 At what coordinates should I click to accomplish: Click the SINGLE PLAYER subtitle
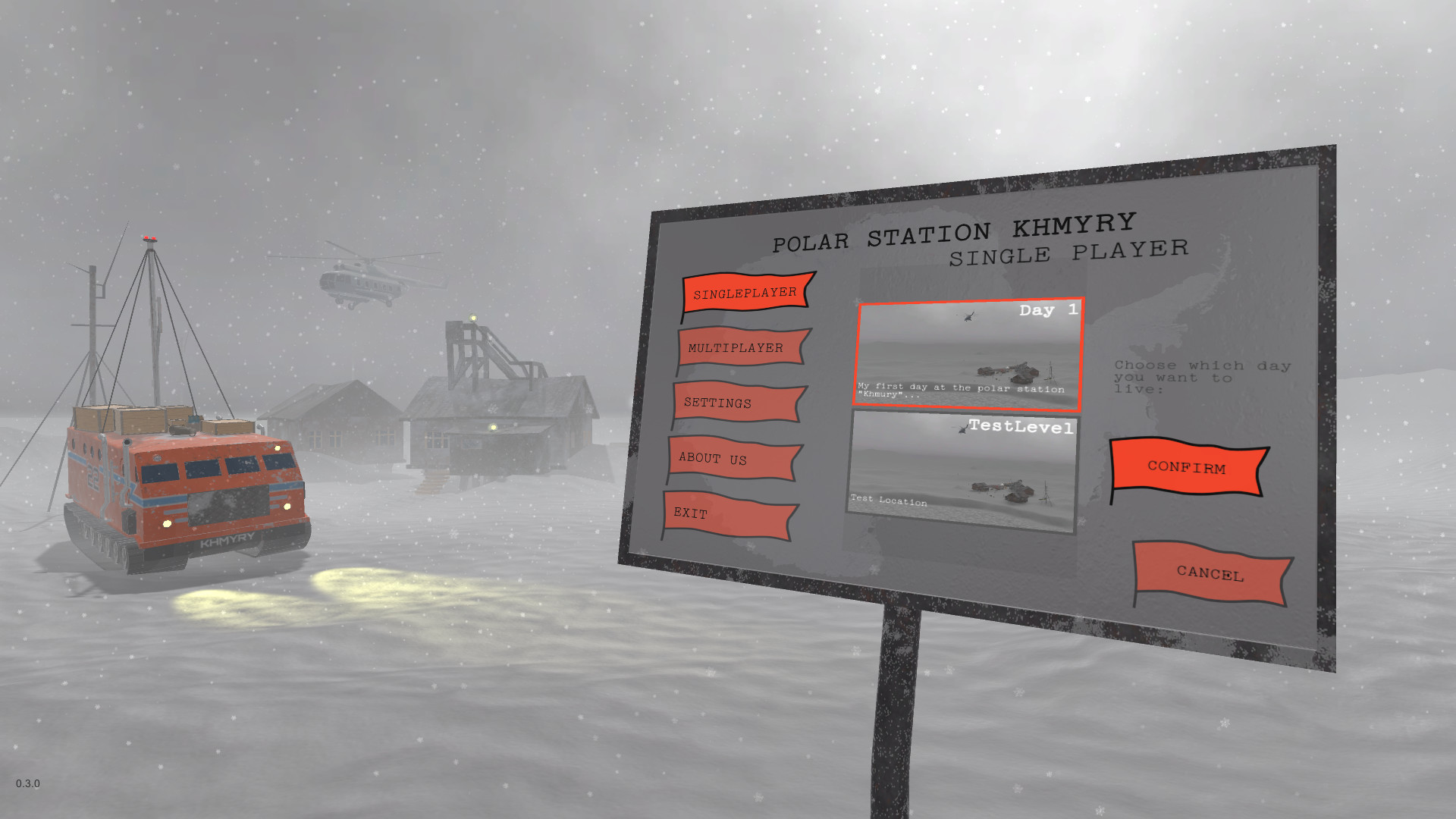tap(1070, 254)
